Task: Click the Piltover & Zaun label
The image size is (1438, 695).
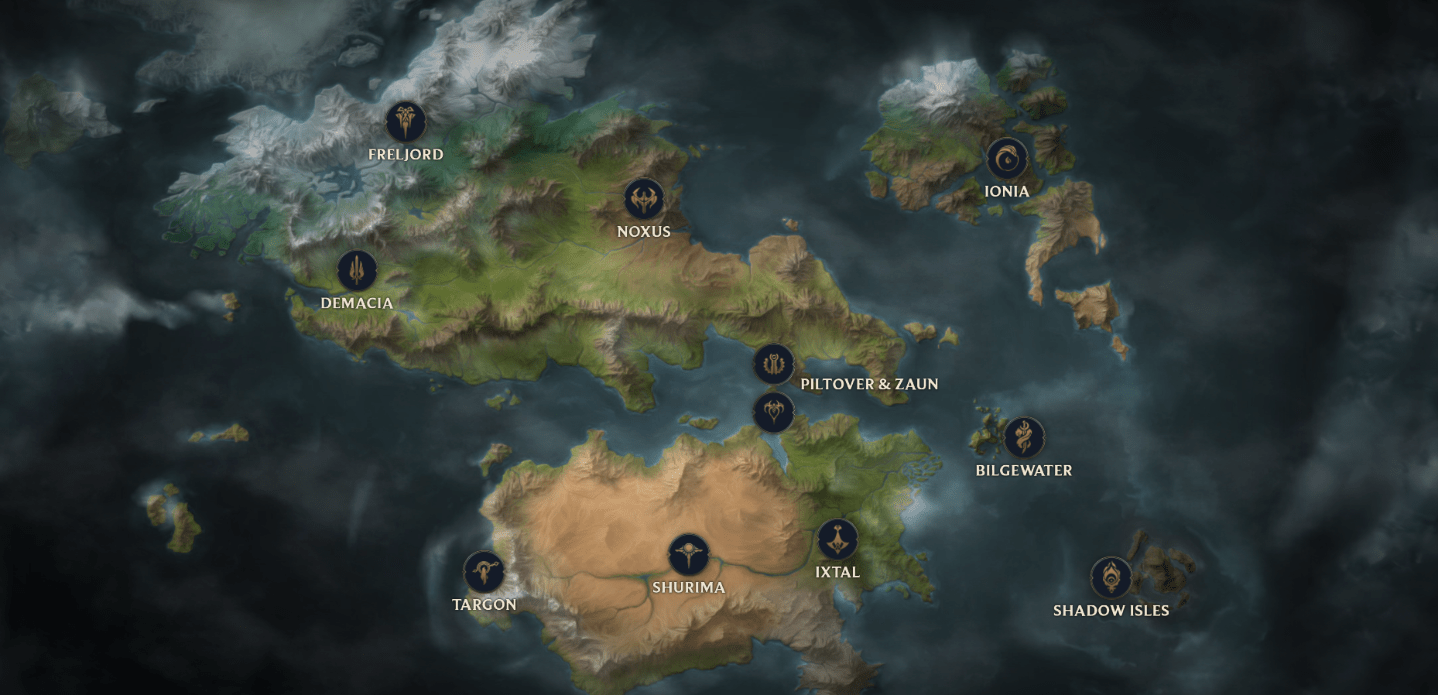Action: tap(869, 384)
